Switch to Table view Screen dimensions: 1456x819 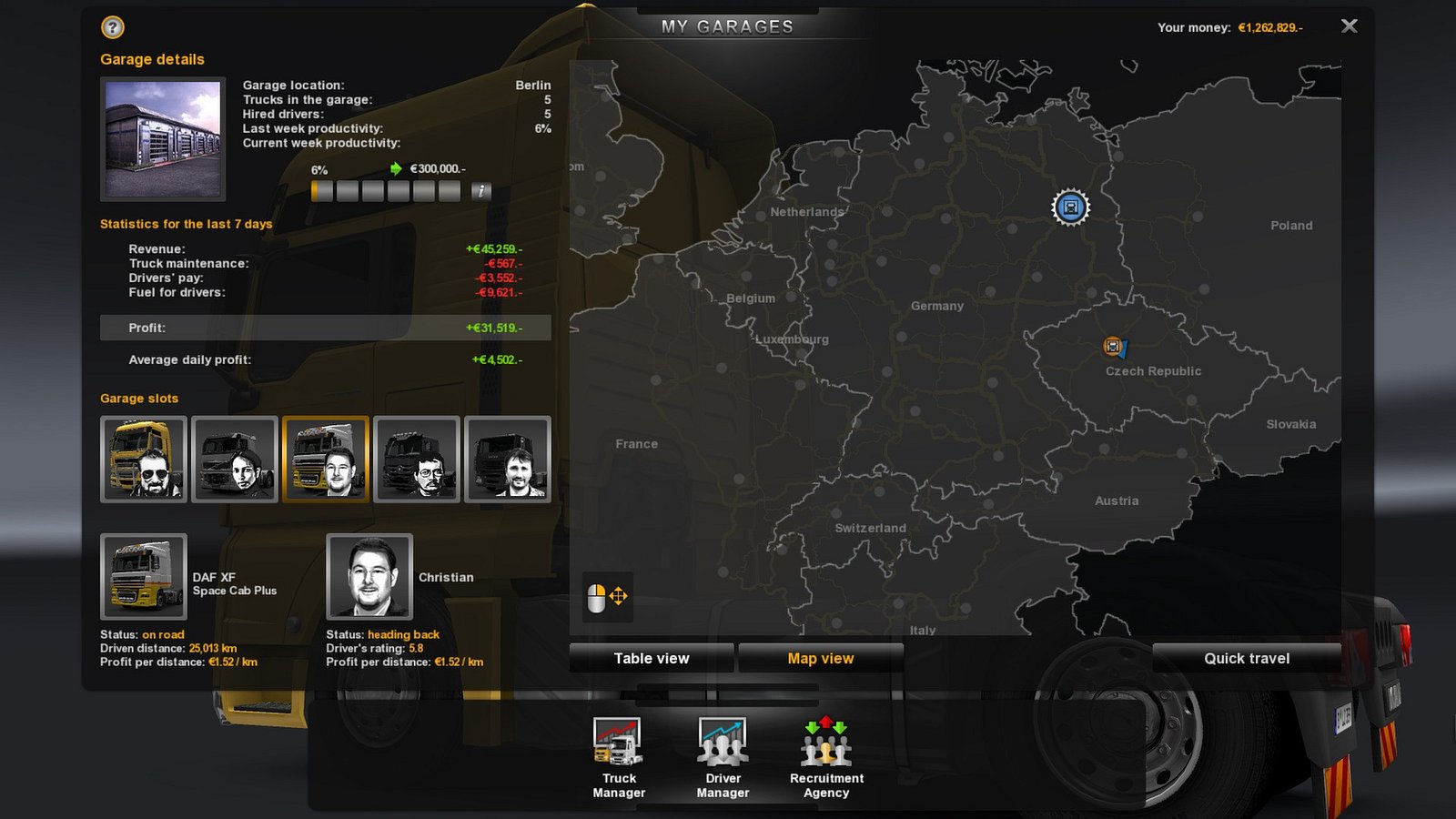tap(652, 658)
